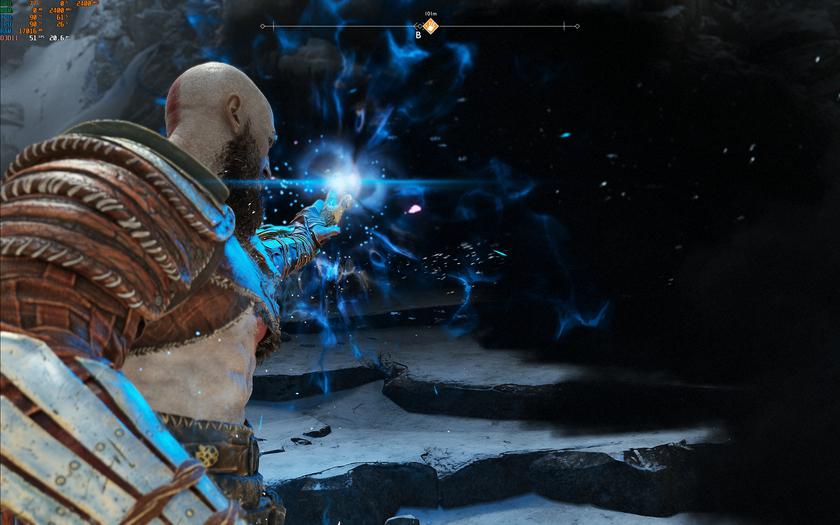Select the orange diamond objective marker on the compass

coord(430,26)
